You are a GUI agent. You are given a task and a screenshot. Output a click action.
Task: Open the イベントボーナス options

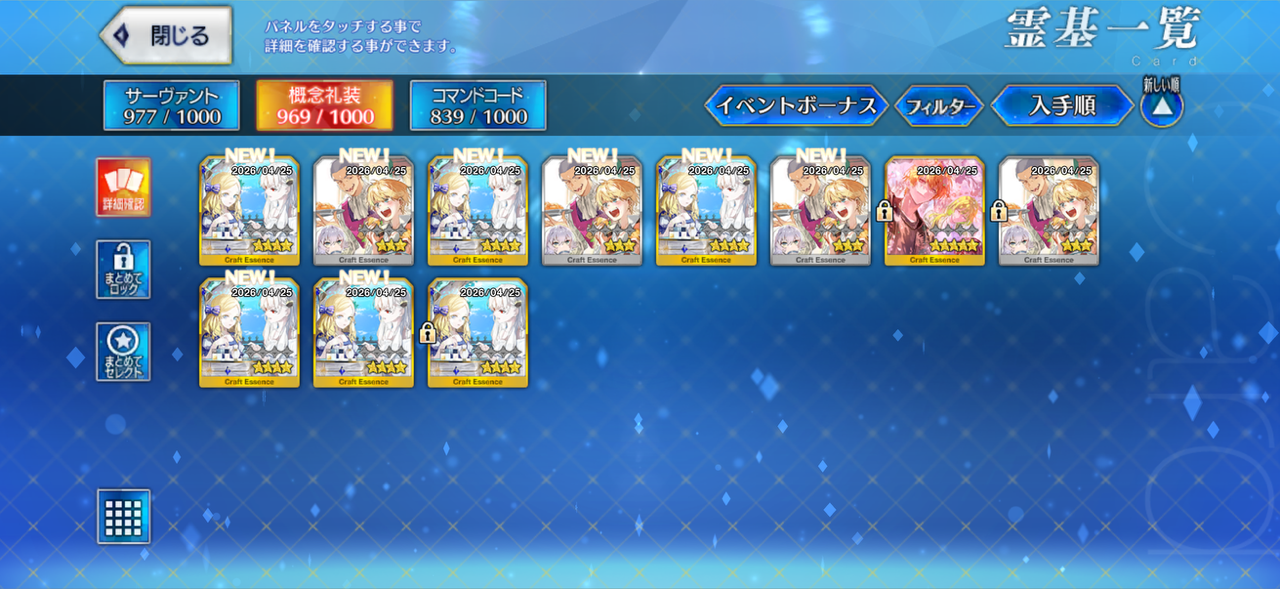(x=796, y=106)
